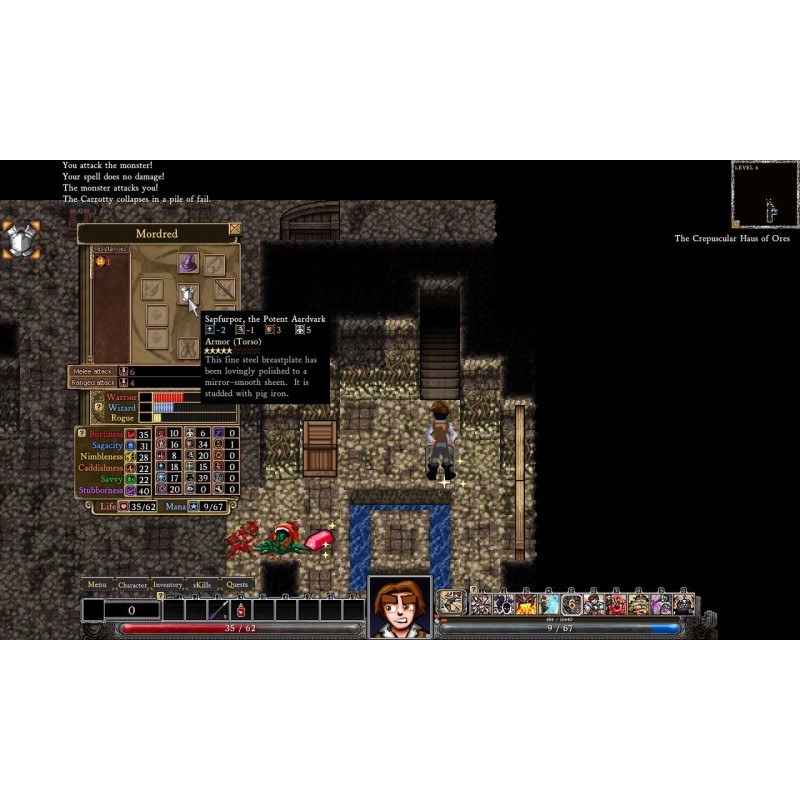Switch to the Character tab

132,585
